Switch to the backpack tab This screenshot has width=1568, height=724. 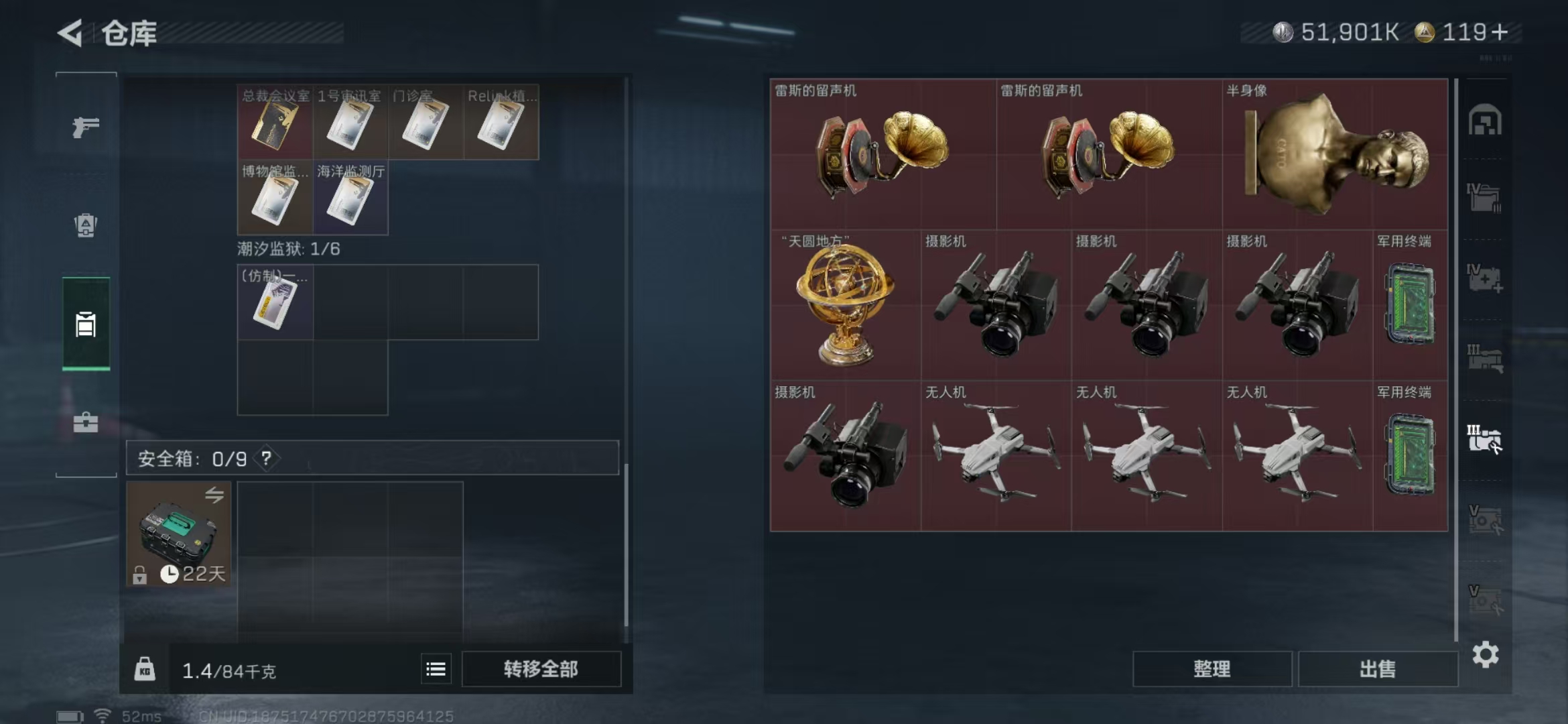[x=86, y=225]
